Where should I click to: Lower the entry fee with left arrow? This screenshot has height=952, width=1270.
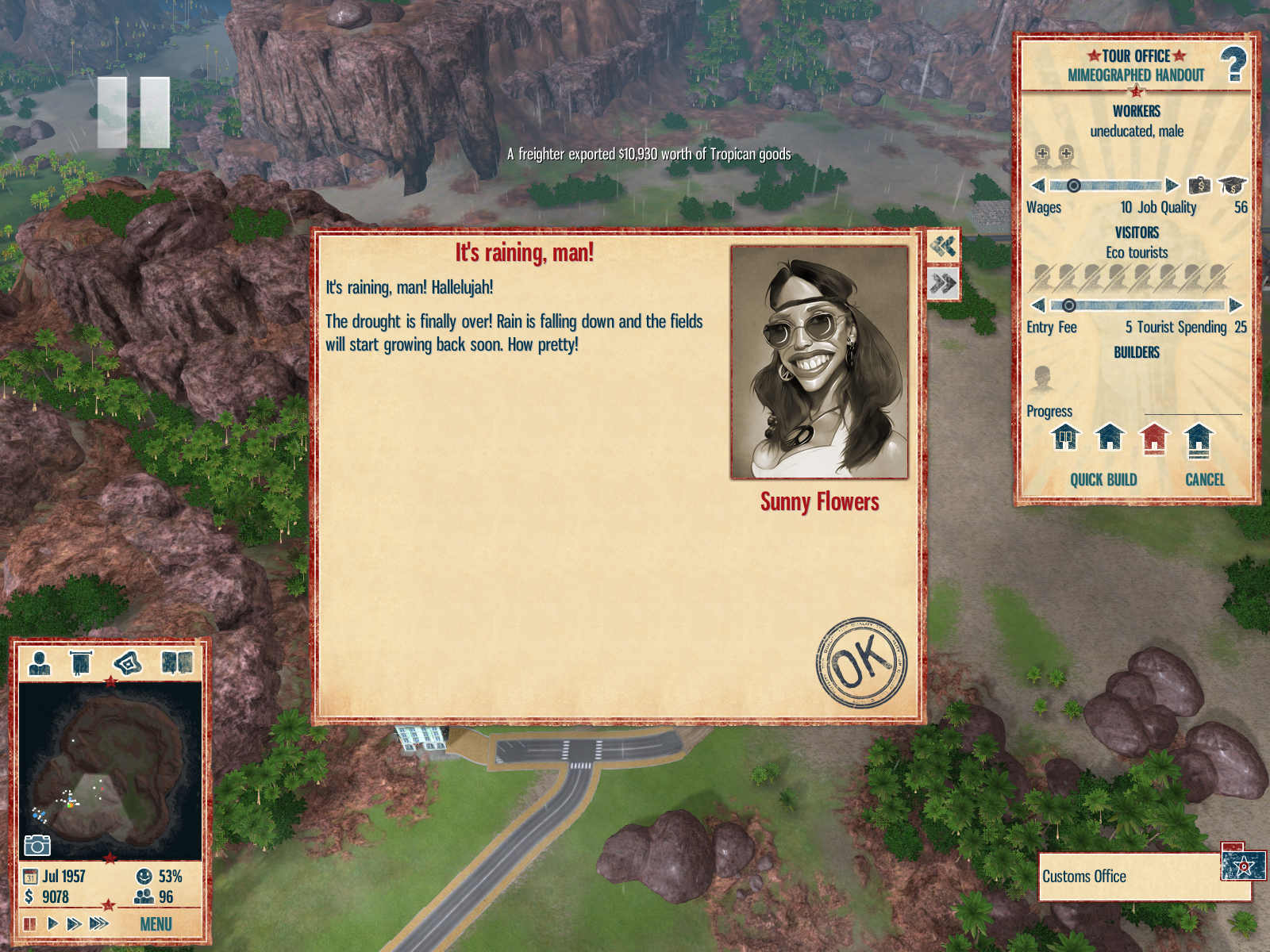(1038, 305)
